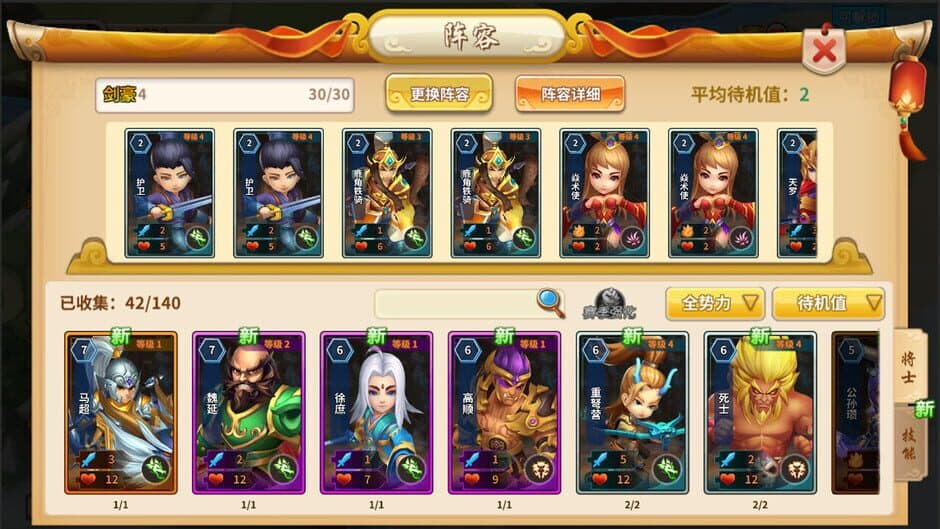Close the 阵容 lineup window
The height and width of the screenshot is (529, 940).
[824, 51]
